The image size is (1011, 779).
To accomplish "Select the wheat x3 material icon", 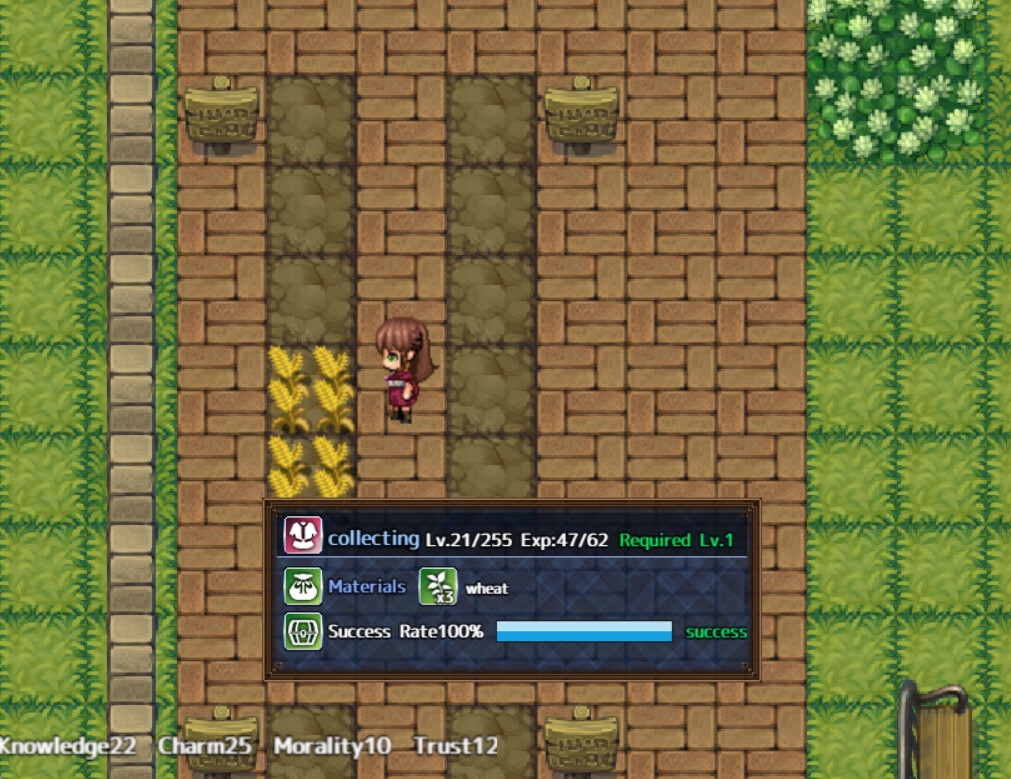I will tap(437, 587).
